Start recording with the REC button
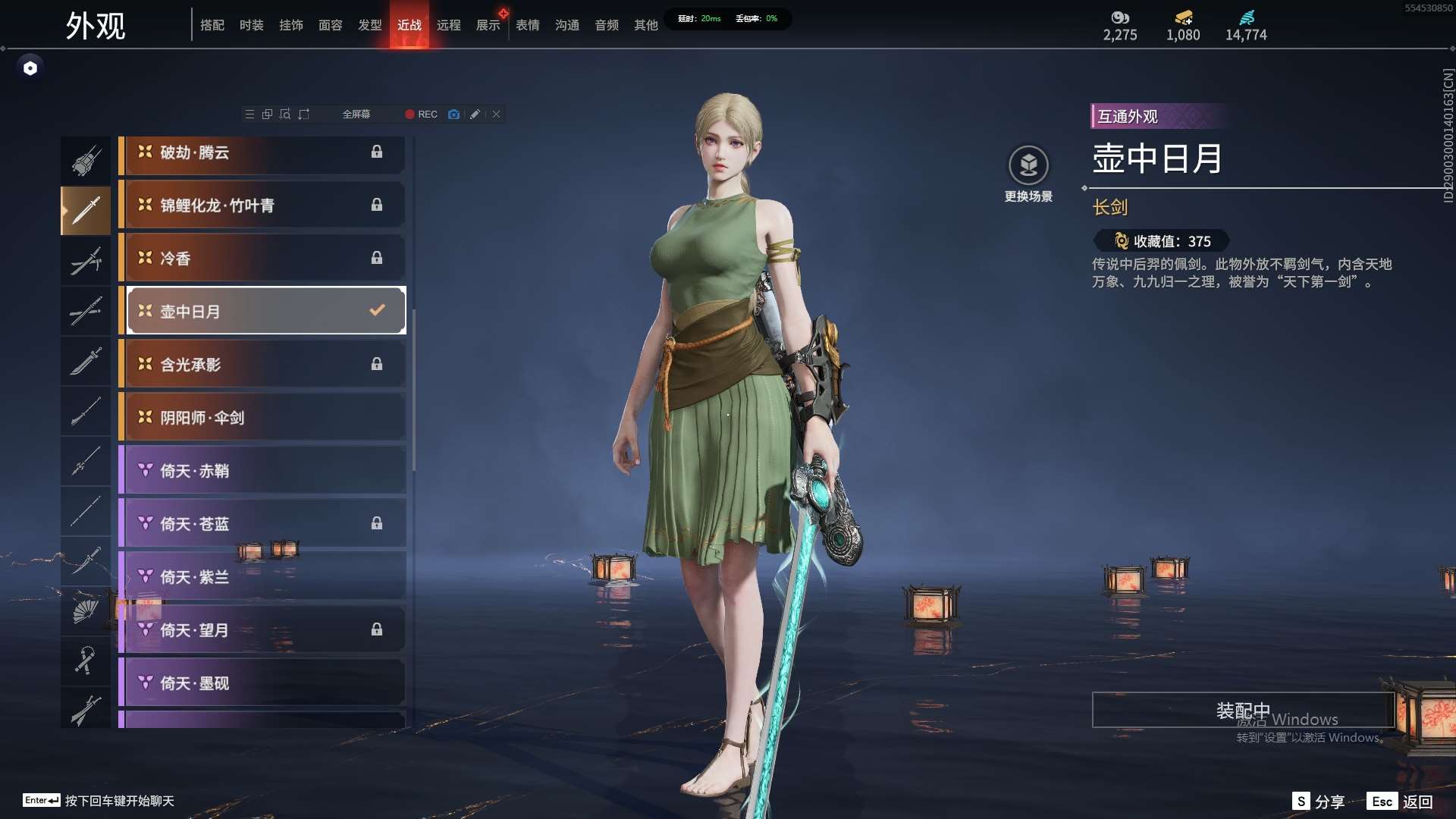This screenshot has width=1456, height=819. [421, 115]
